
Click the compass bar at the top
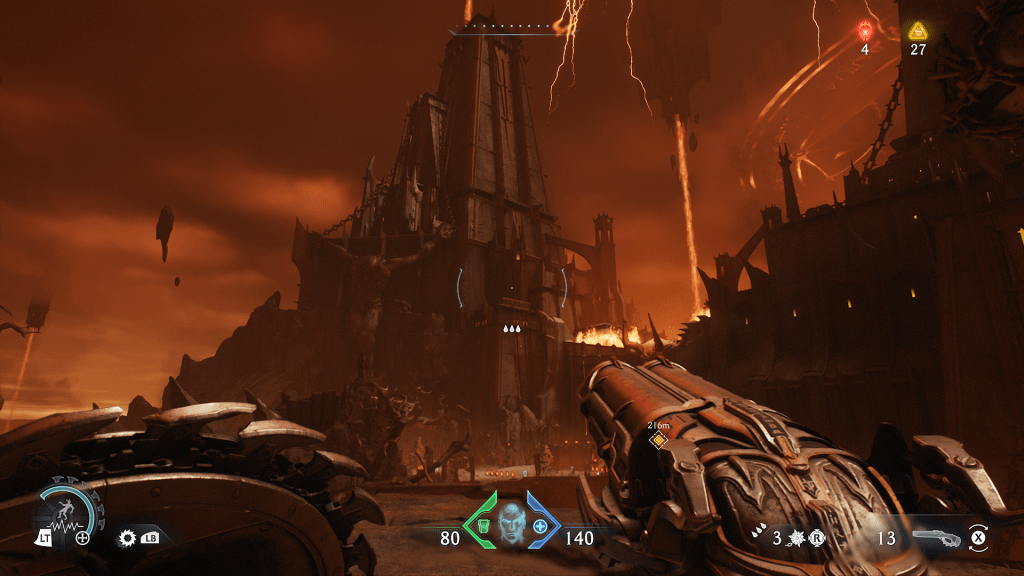pyautogui.click(x=506, y=31)
